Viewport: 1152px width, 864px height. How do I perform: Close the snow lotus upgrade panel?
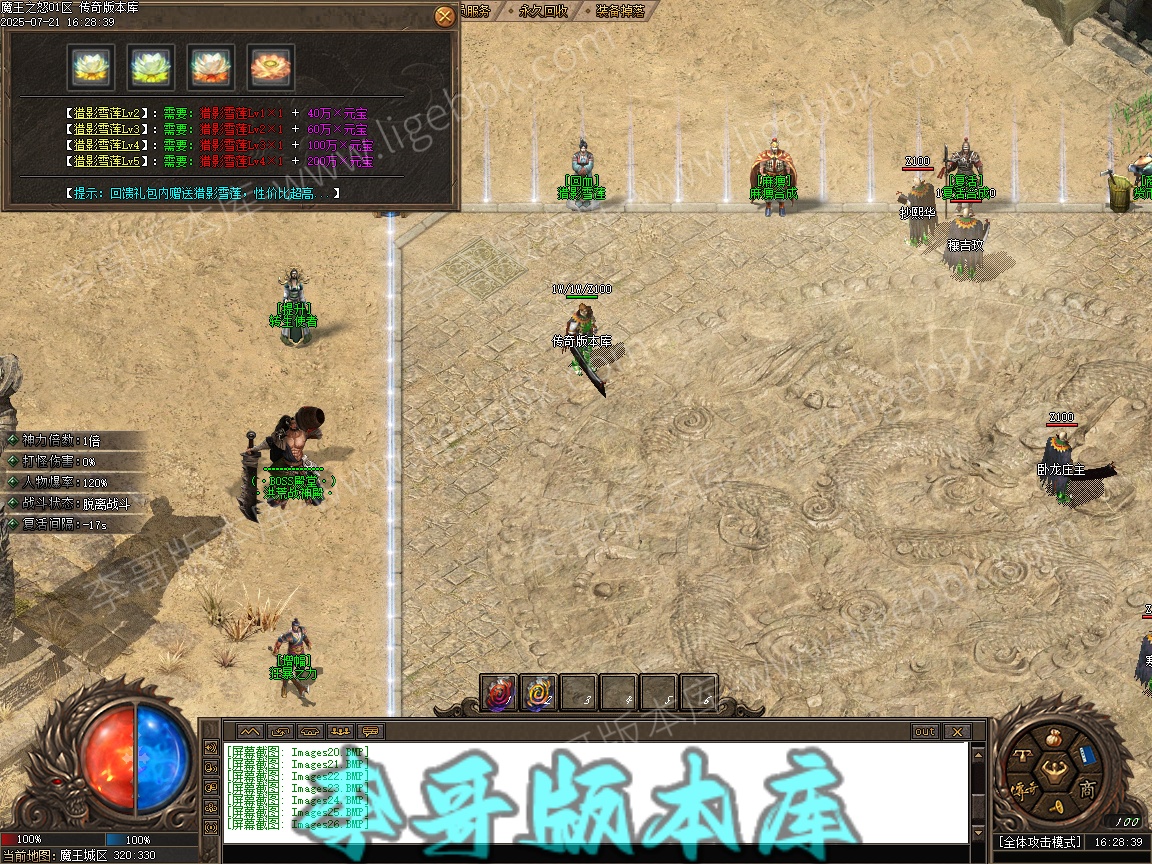(445, 16)
